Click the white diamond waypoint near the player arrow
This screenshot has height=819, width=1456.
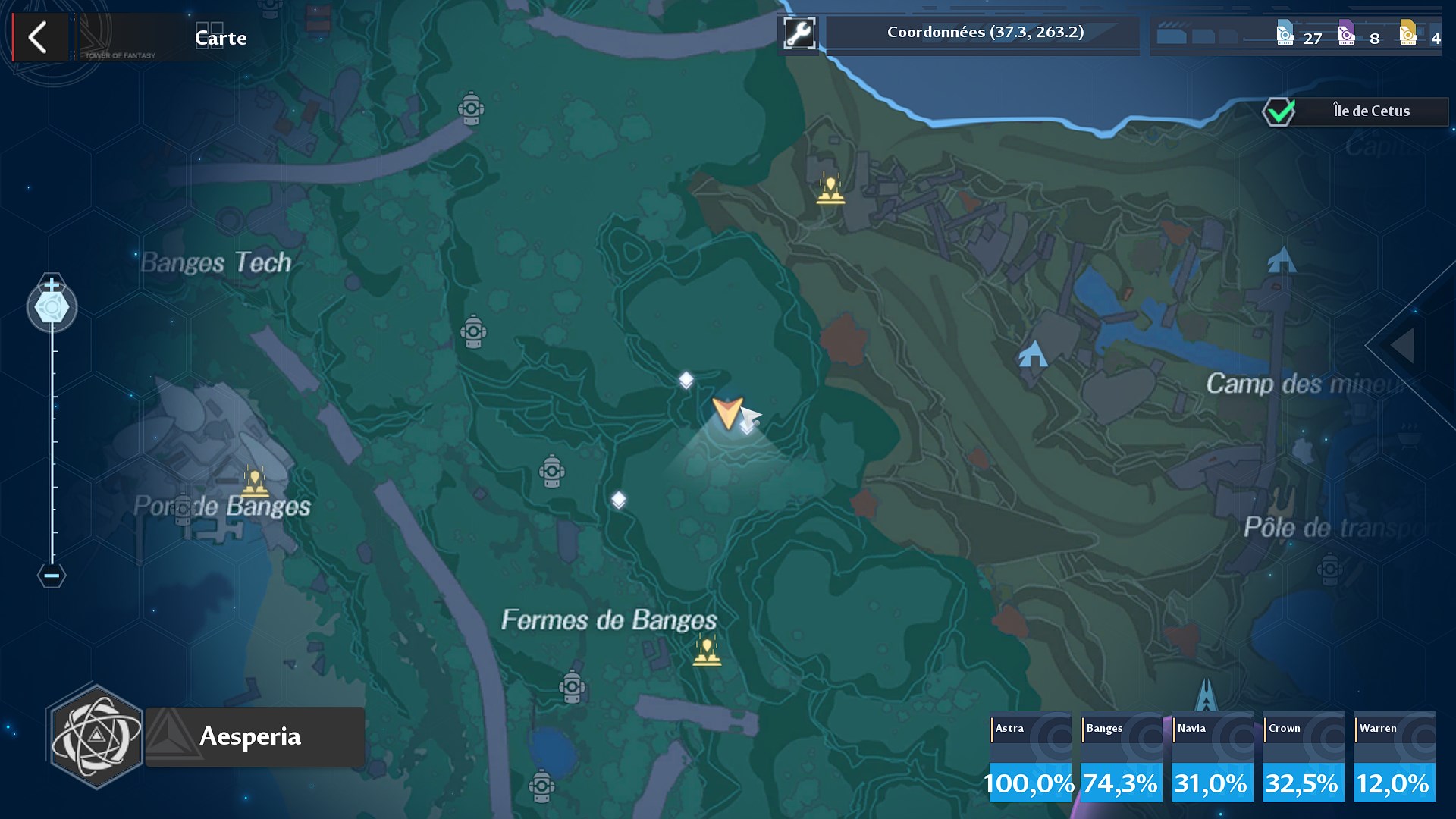click(x=686, y=379)
